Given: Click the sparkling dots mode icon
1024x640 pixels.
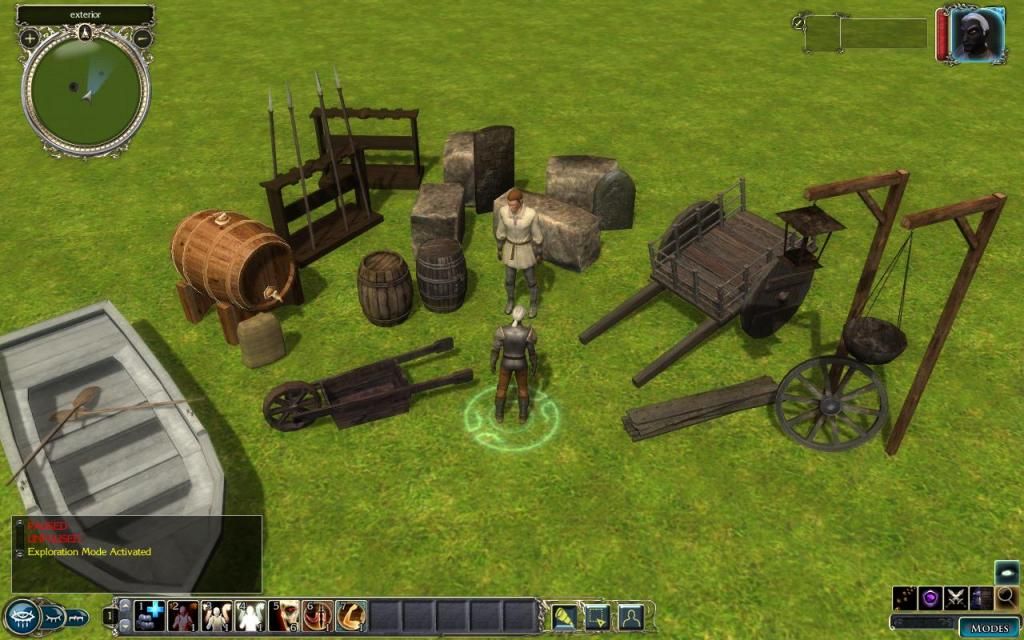Looking at the screenshot, I should 905,598.
